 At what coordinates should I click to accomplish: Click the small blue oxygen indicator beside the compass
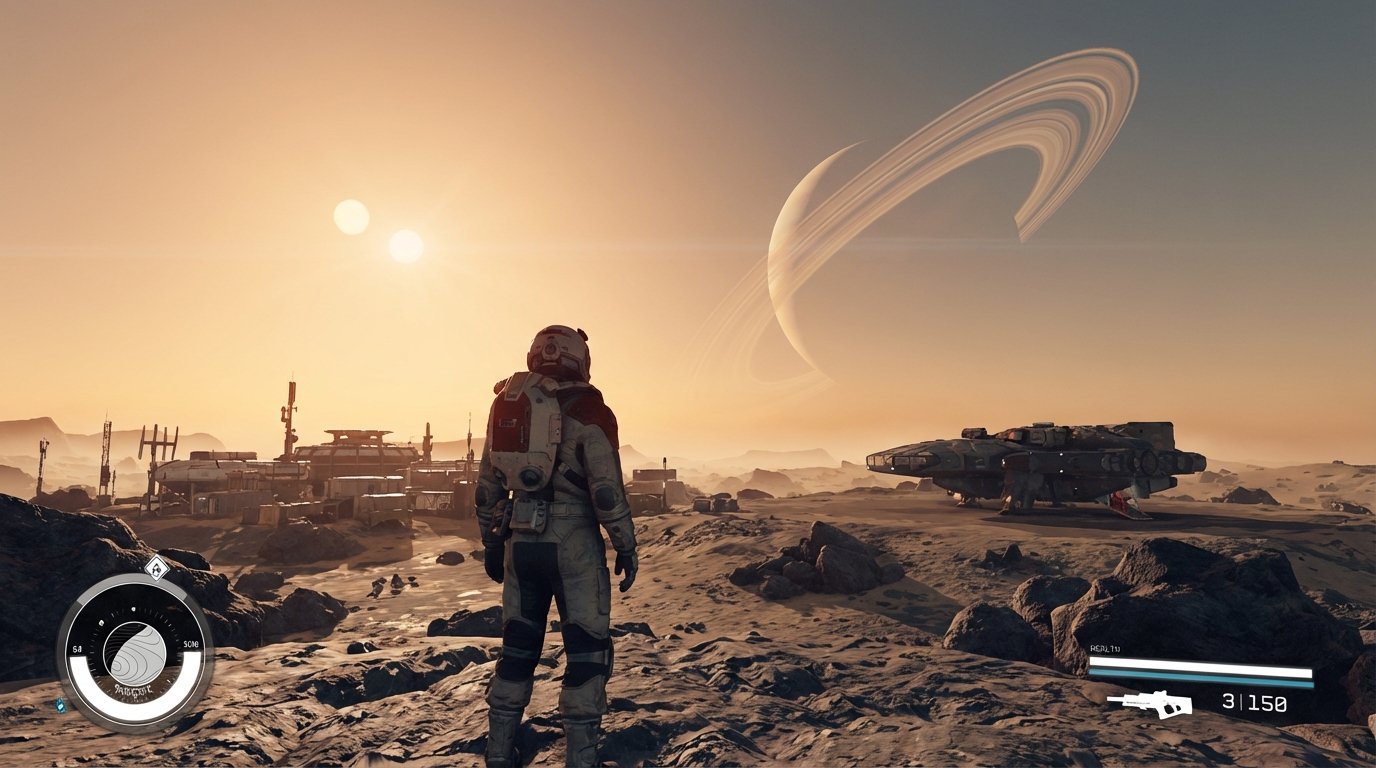click(60, 703)
